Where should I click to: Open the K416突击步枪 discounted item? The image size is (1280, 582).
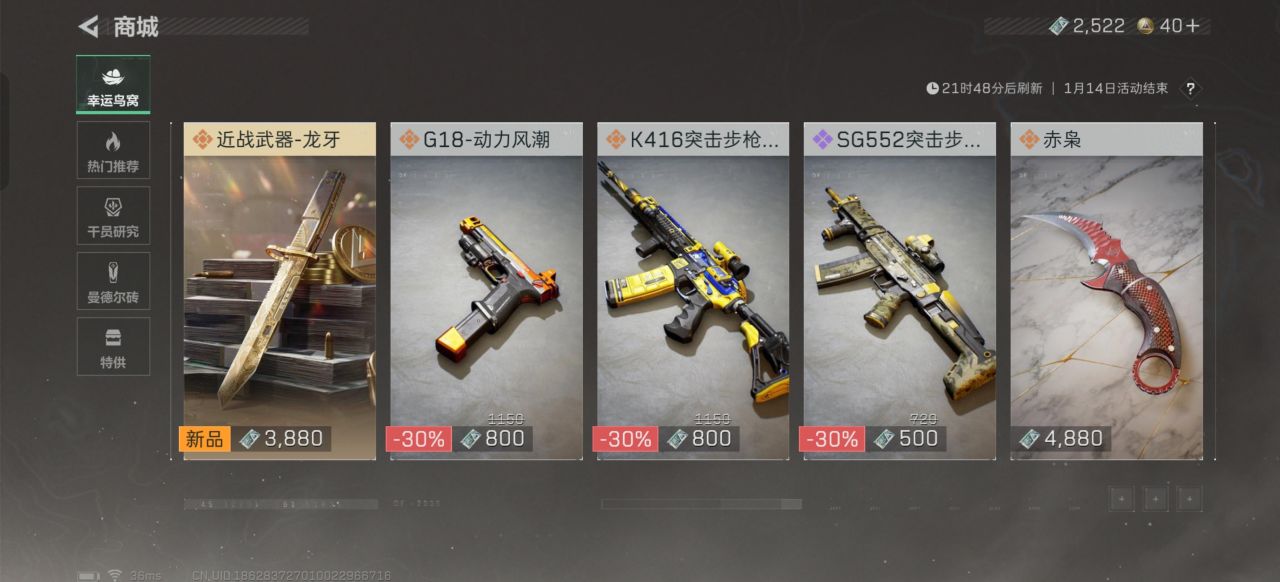[x=693, y=291]
